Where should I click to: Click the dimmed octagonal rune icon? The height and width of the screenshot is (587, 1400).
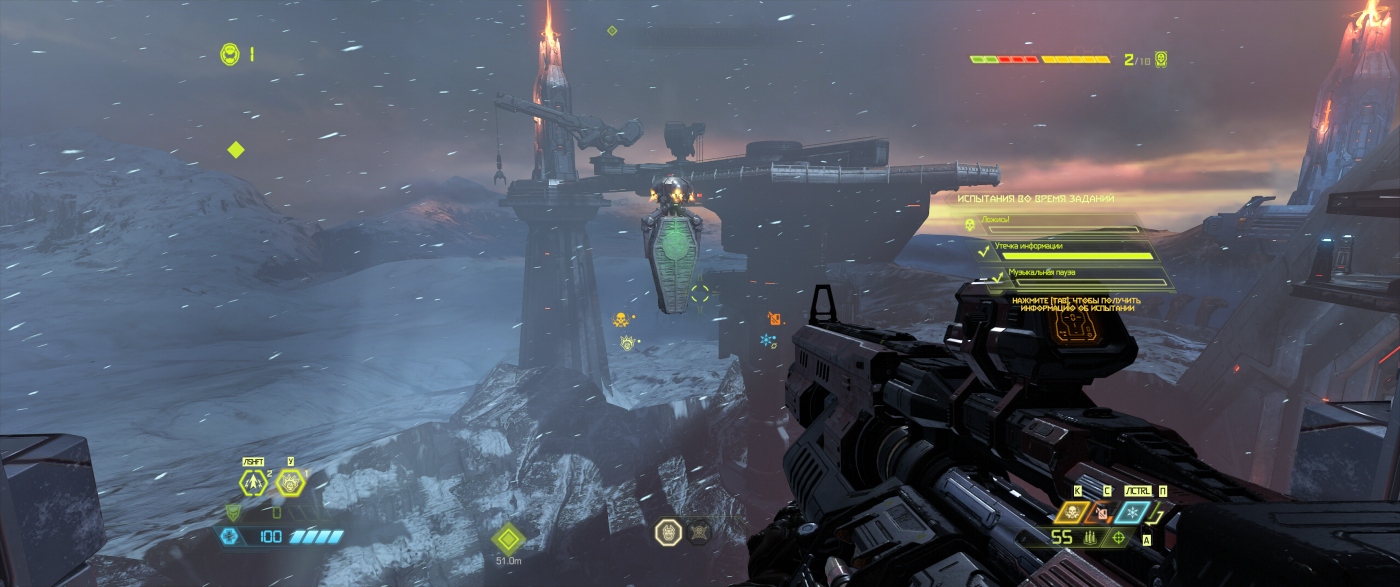pyautogui.click(x=699, y=531)
